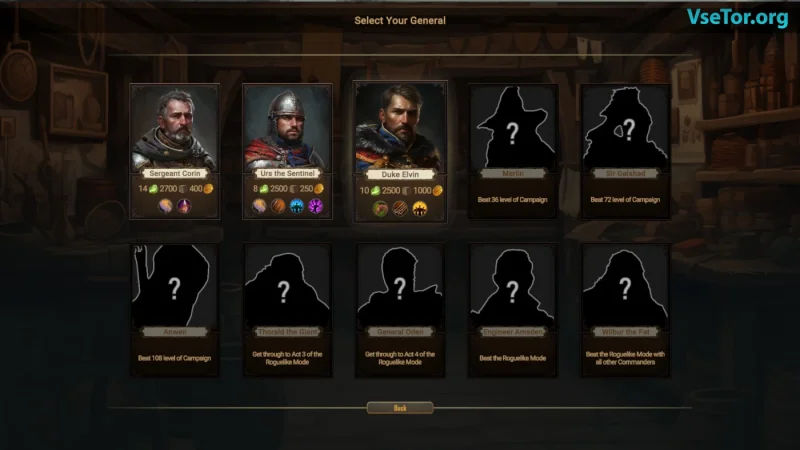
Task: Go back with the Back button
Action: point(400,408)
